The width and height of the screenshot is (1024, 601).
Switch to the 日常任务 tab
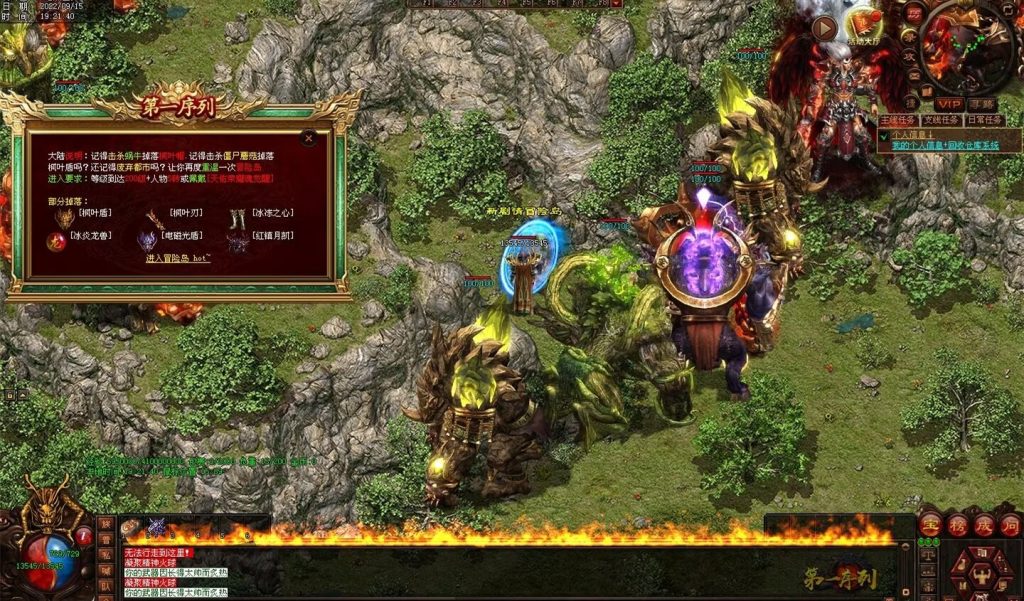click(987, 120)
